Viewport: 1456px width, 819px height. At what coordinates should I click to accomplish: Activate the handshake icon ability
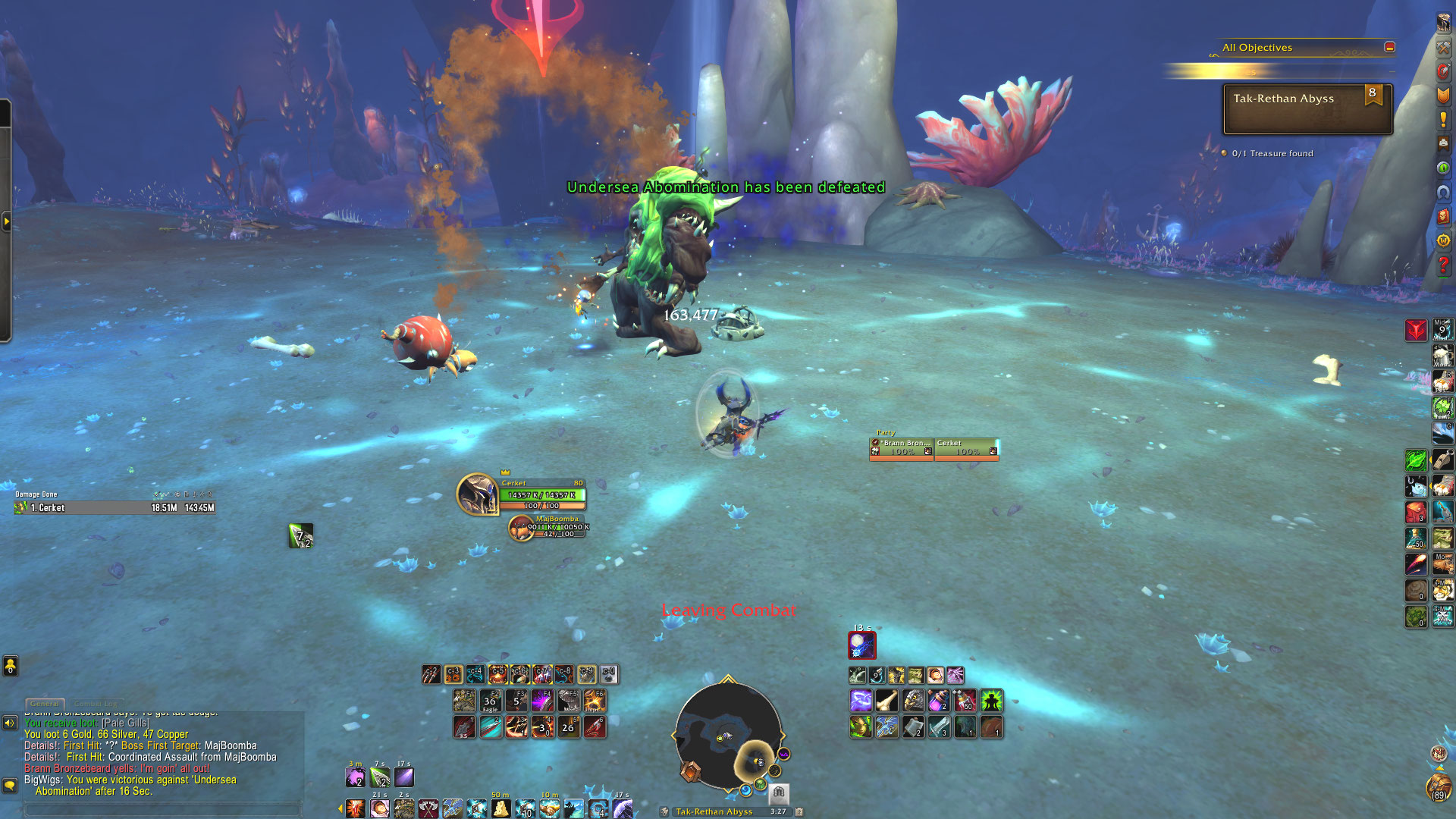tap(550, 808)
